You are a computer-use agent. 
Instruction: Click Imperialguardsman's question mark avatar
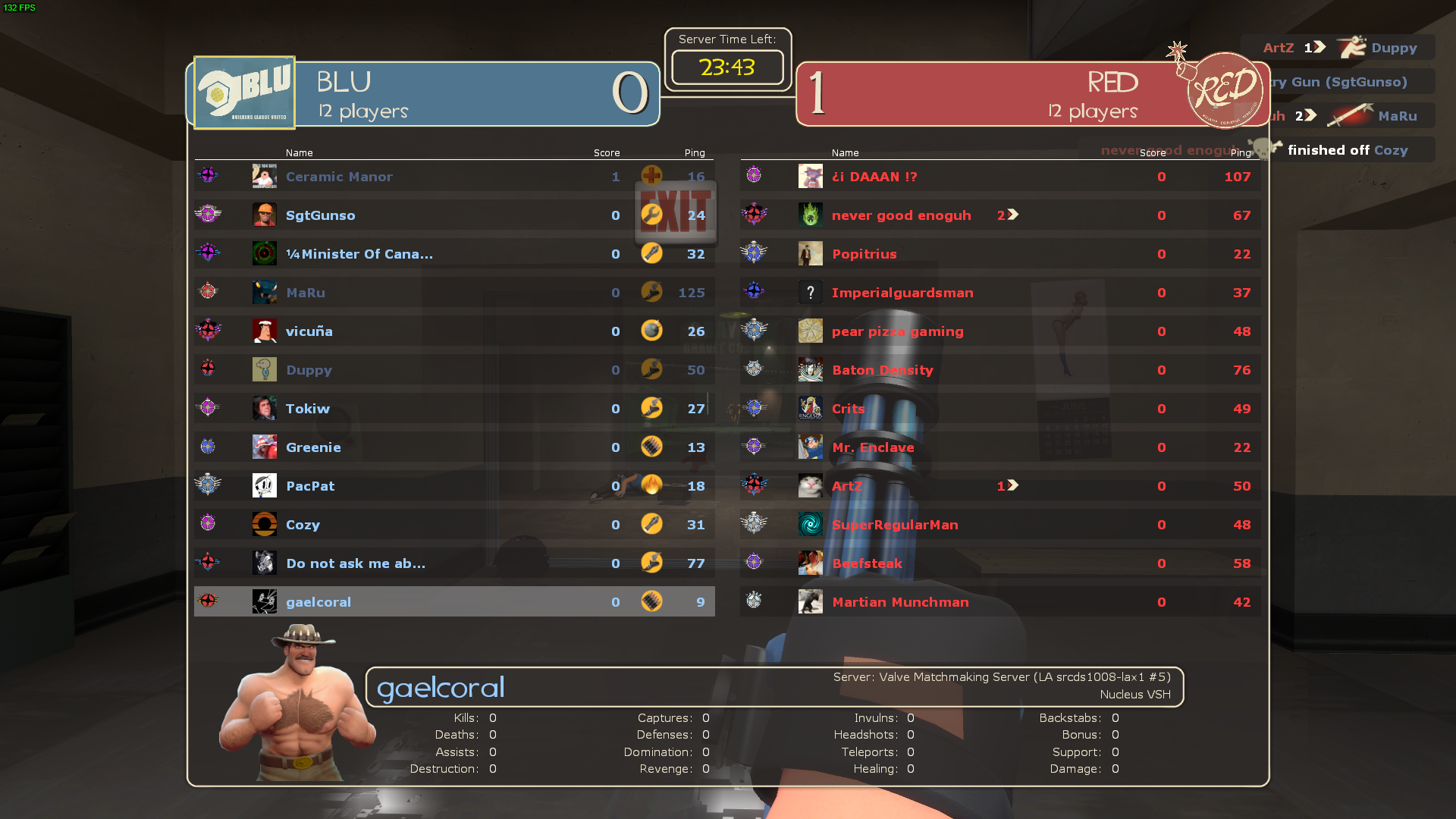point(810,292)
